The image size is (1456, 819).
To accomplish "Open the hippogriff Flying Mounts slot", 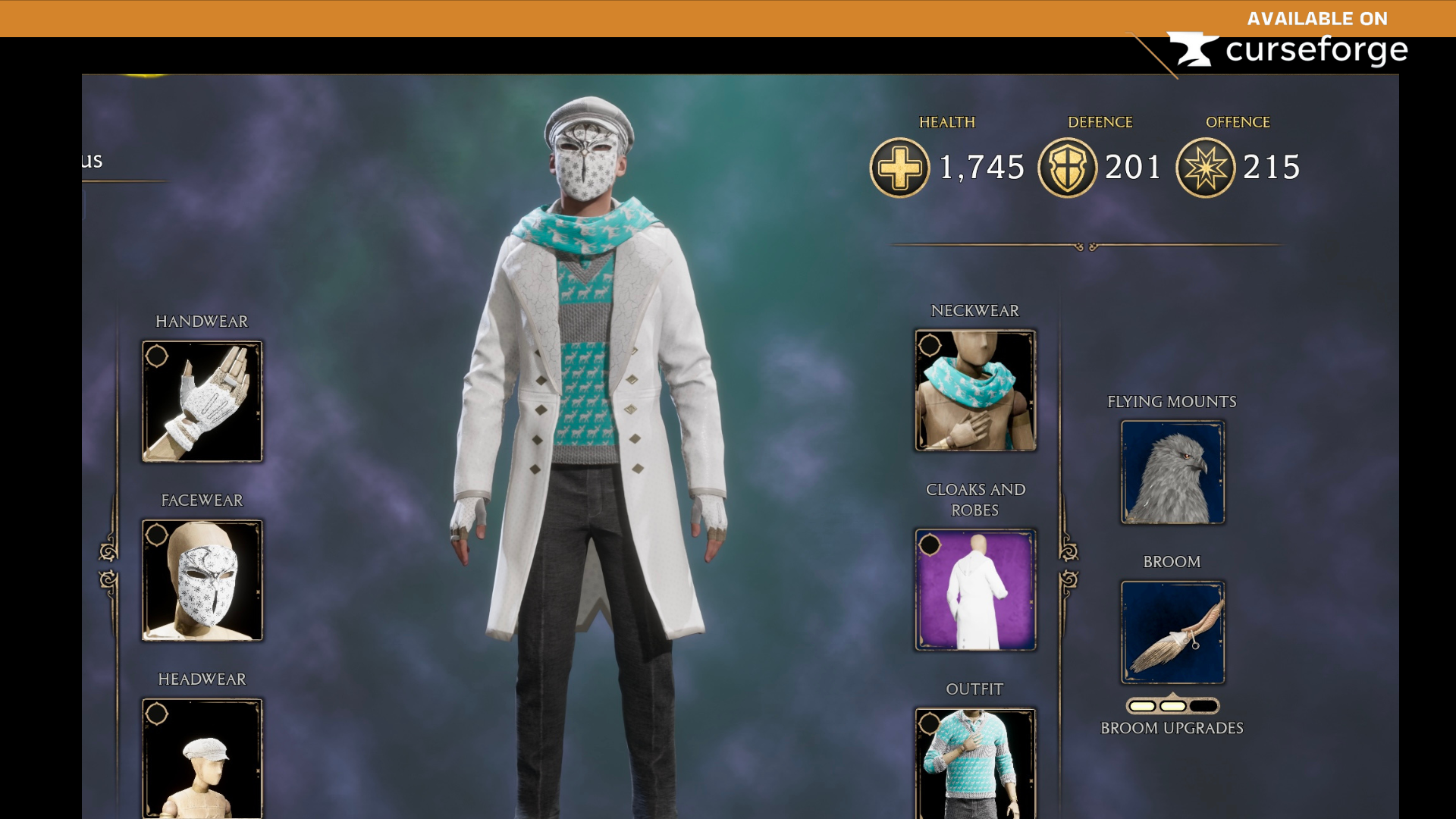I will [1172, 472].
